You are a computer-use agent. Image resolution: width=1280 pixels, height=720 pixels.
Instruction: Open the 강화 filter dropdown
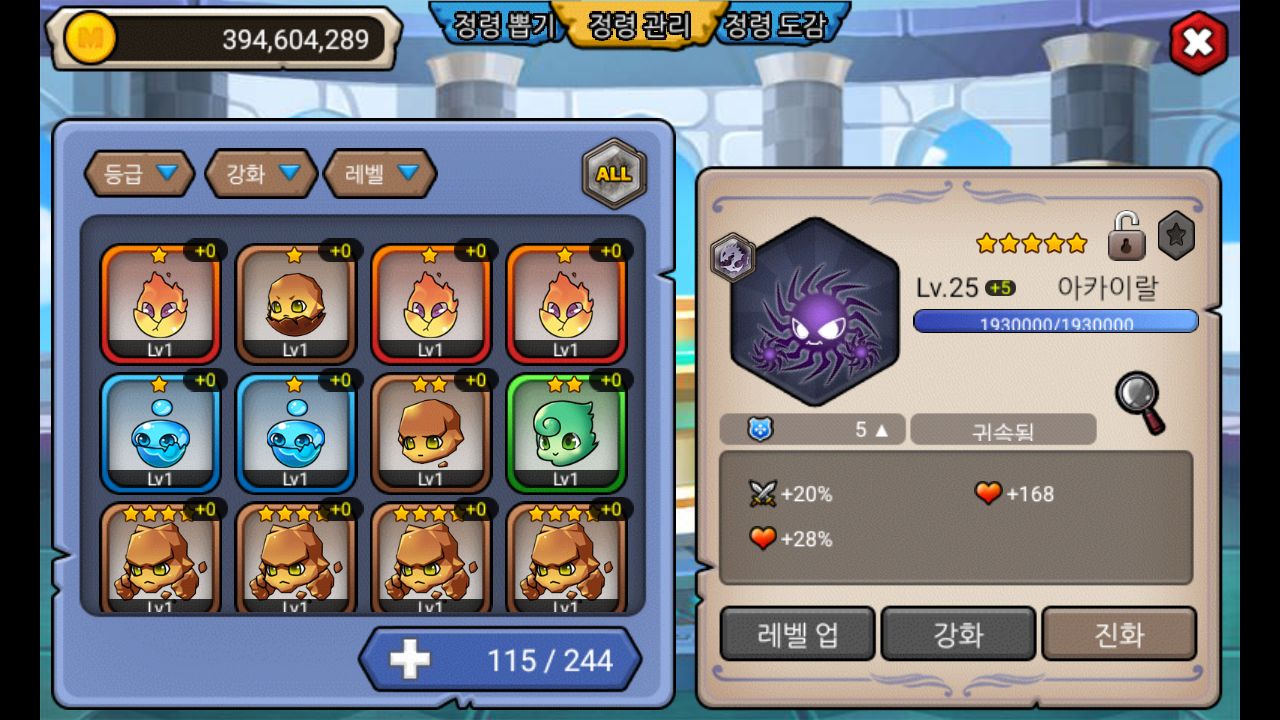point(261,174)
